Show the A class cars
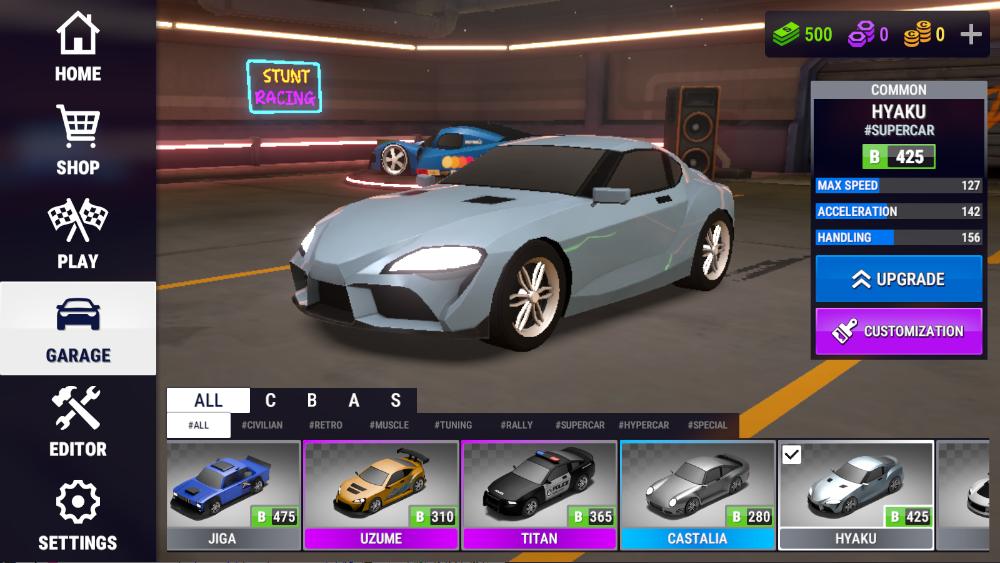The width and height of the screenshot is (1000, 563). click(354, 401)
